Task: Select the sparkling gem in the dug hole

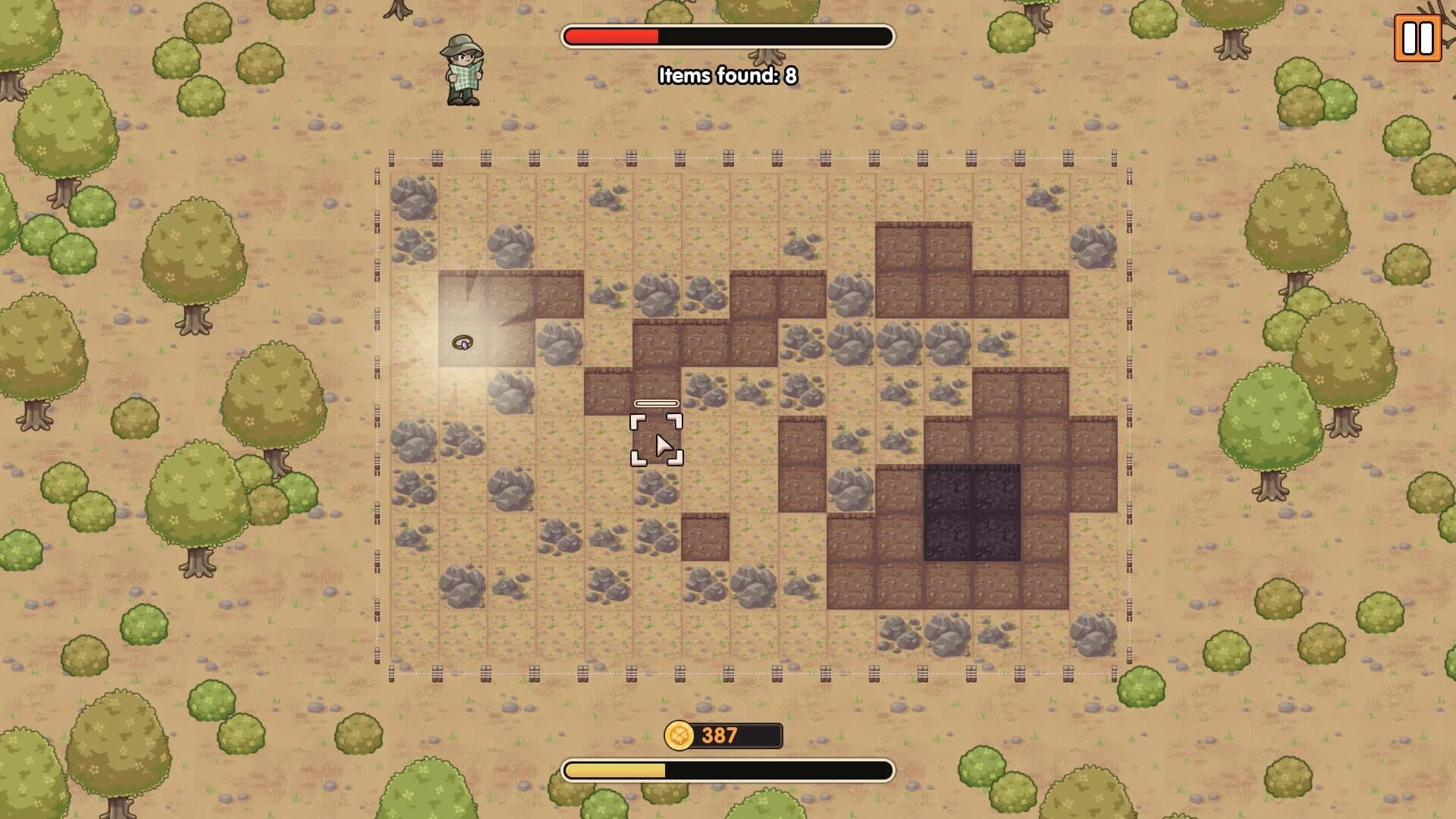Action: pos(463,344)
